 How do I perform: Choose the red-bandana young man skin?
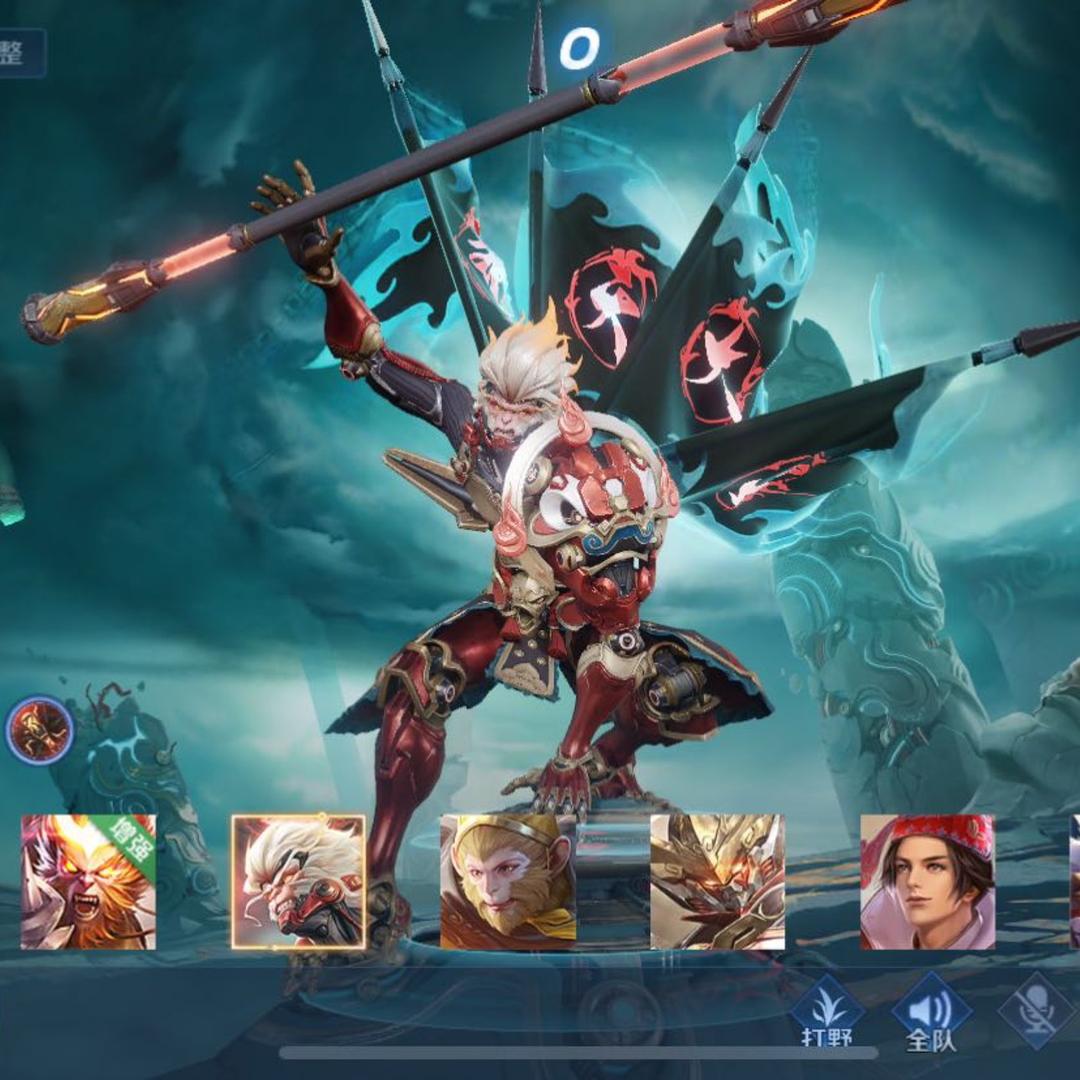click(927, 881)
